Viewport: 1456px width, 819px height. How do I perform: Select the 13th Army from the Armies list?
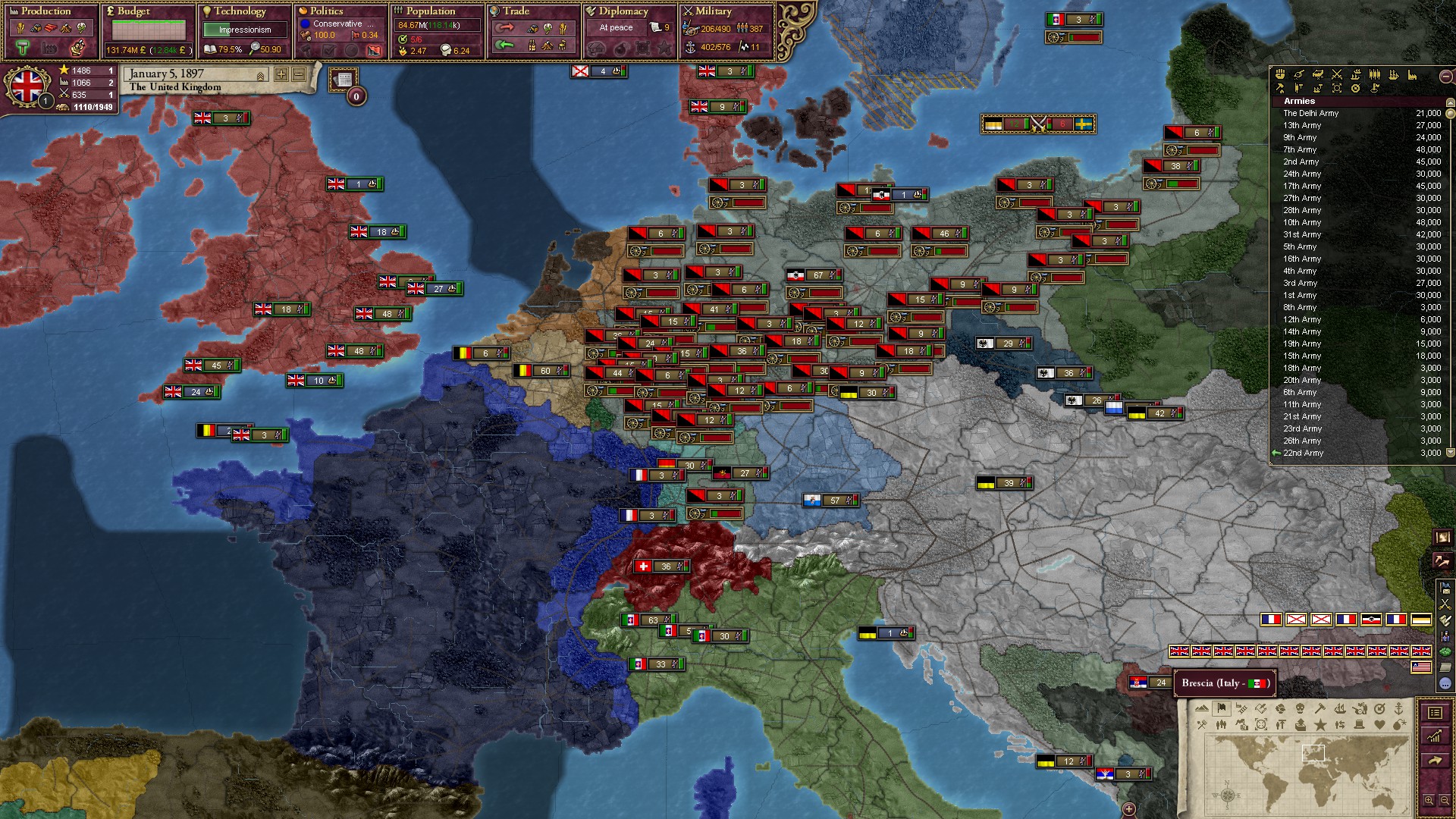(1301, 125)
